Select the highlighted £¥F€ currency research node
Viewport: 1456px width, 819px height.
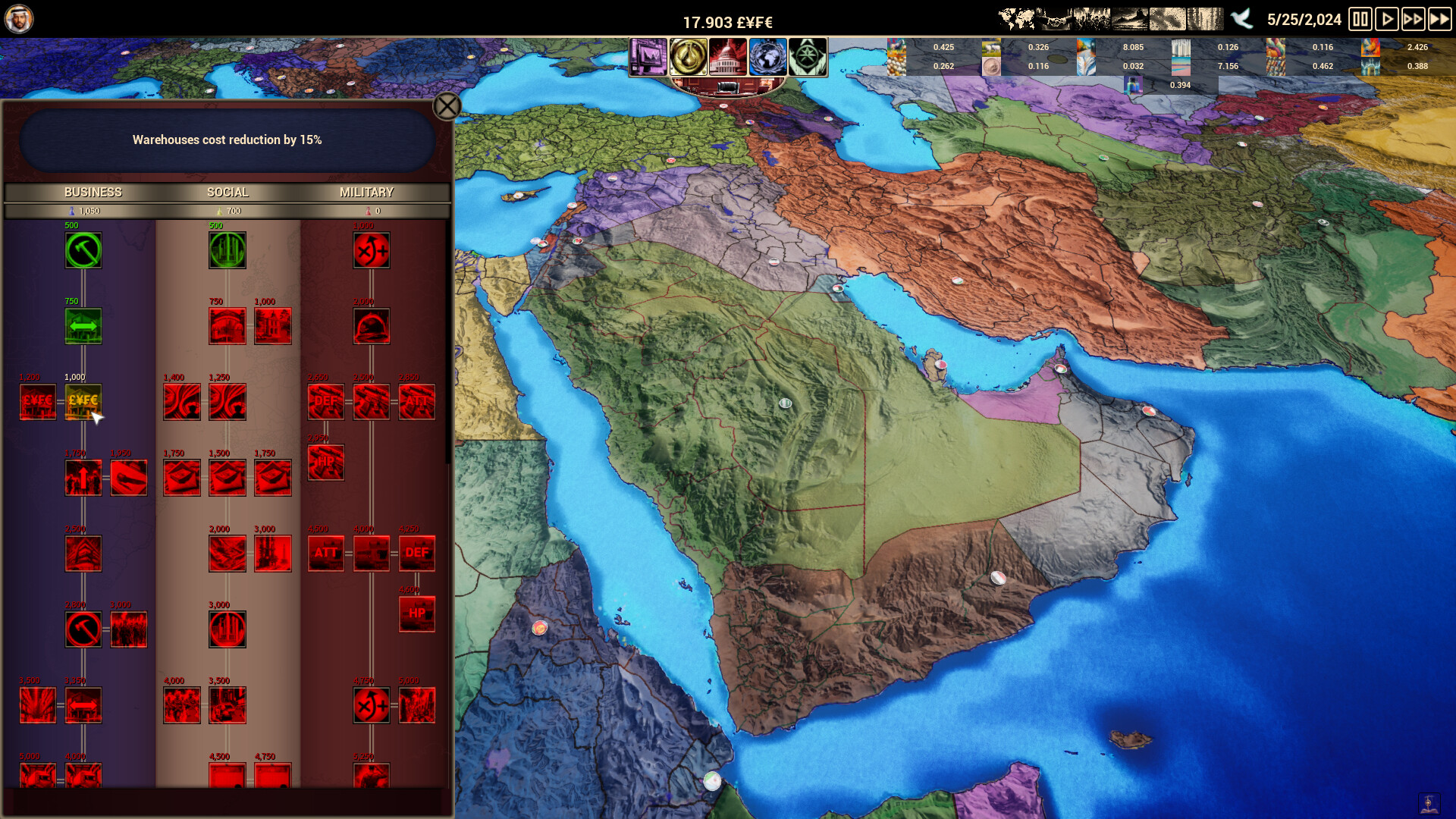[x=83, y=402]
